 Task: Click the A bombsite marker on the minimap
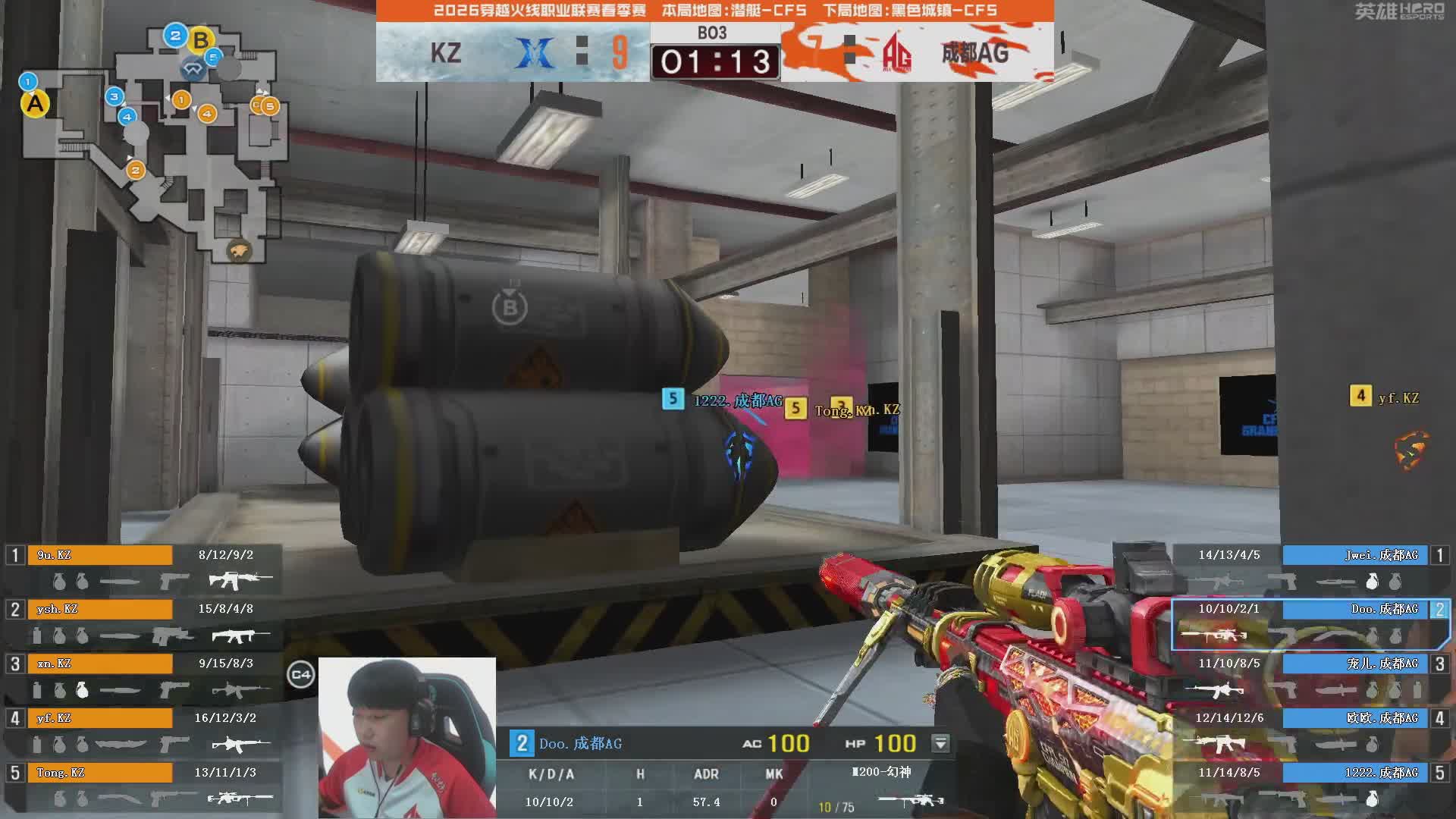coord(35,104)
